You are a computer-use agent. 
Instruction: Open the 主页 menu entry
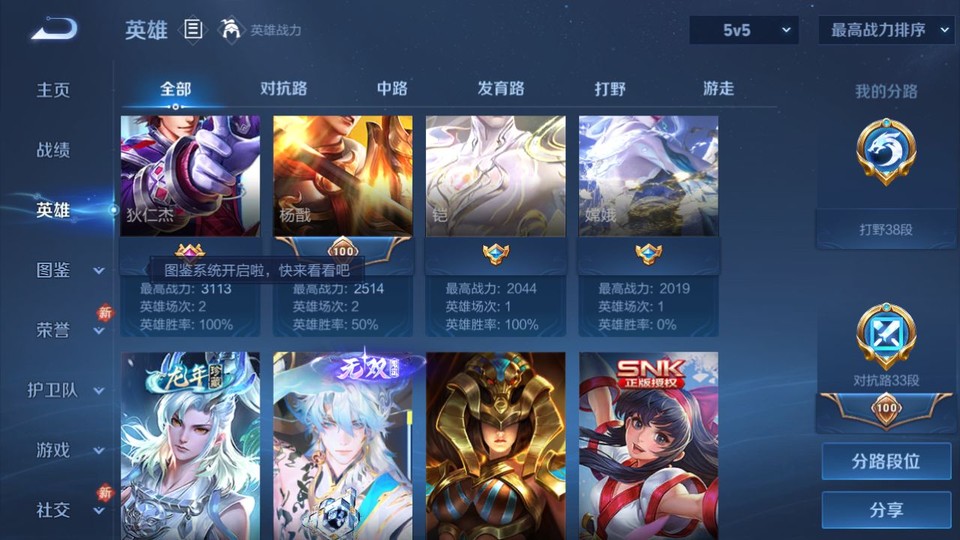pos(54,90)
